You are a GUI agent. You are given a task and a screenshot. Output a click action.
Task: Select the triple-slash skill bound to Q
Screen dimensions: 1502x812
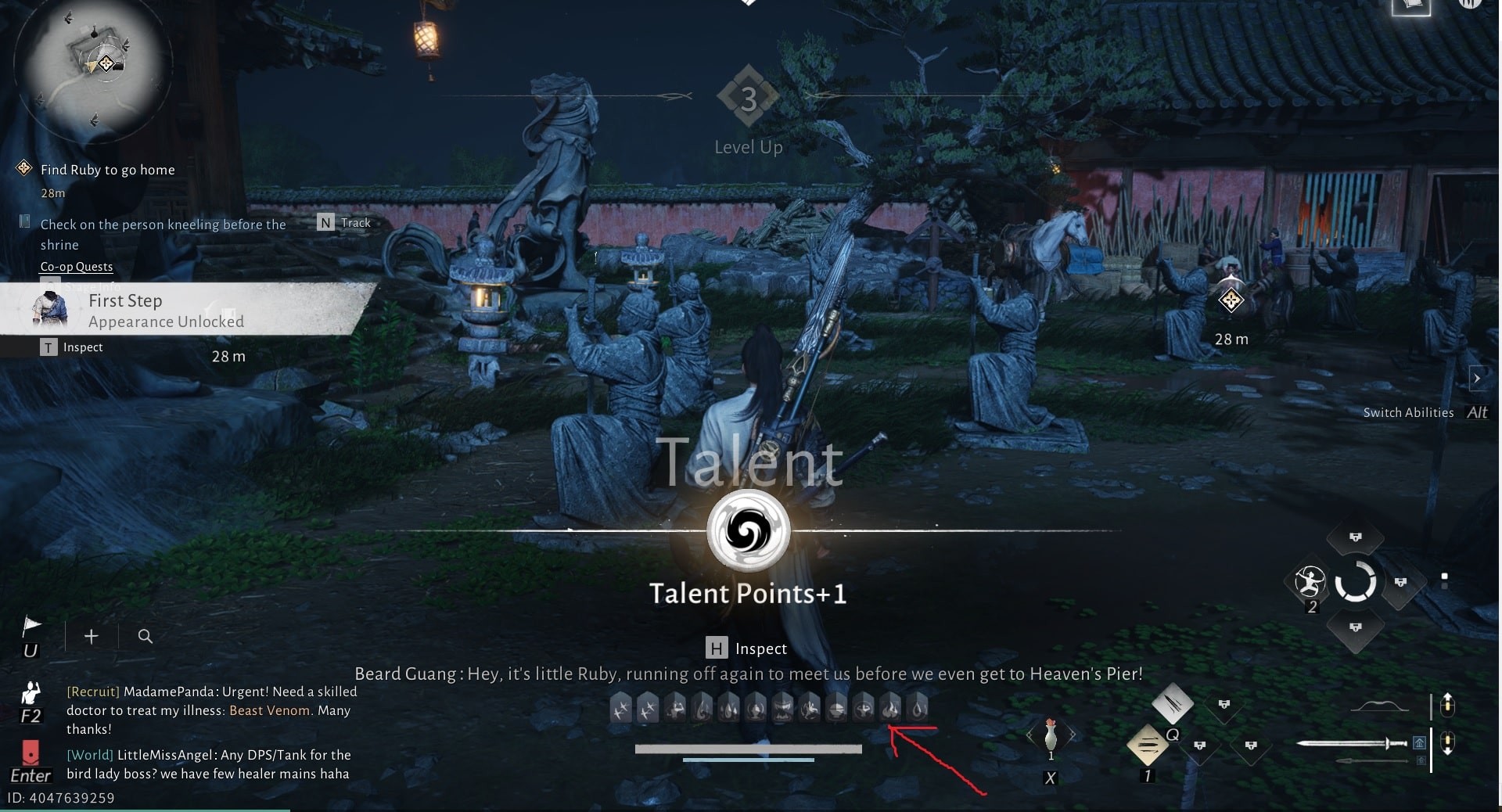tap(1148, 746)
